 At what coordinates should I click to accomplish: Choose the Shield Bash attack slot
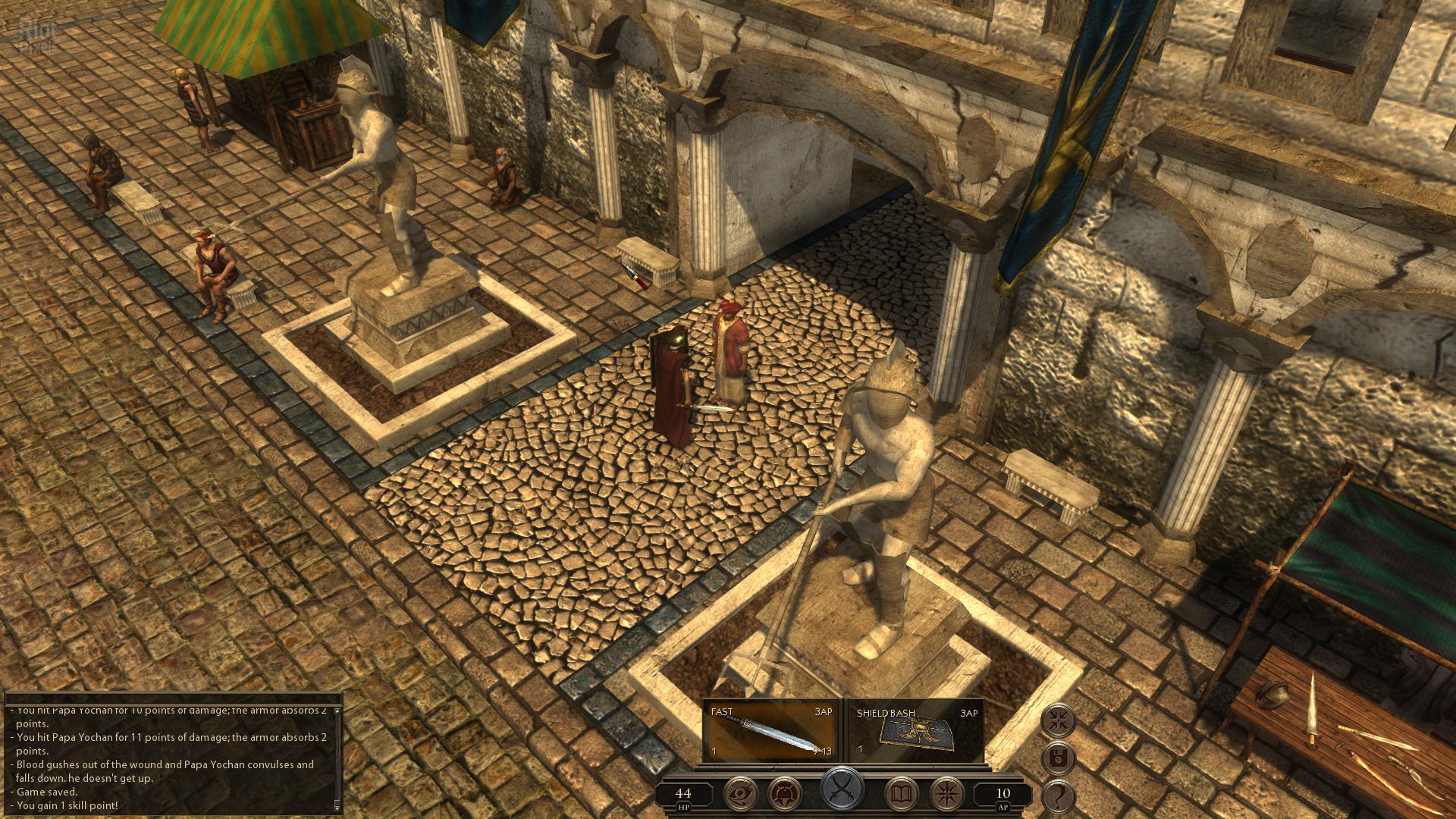(x=916, y=731)
